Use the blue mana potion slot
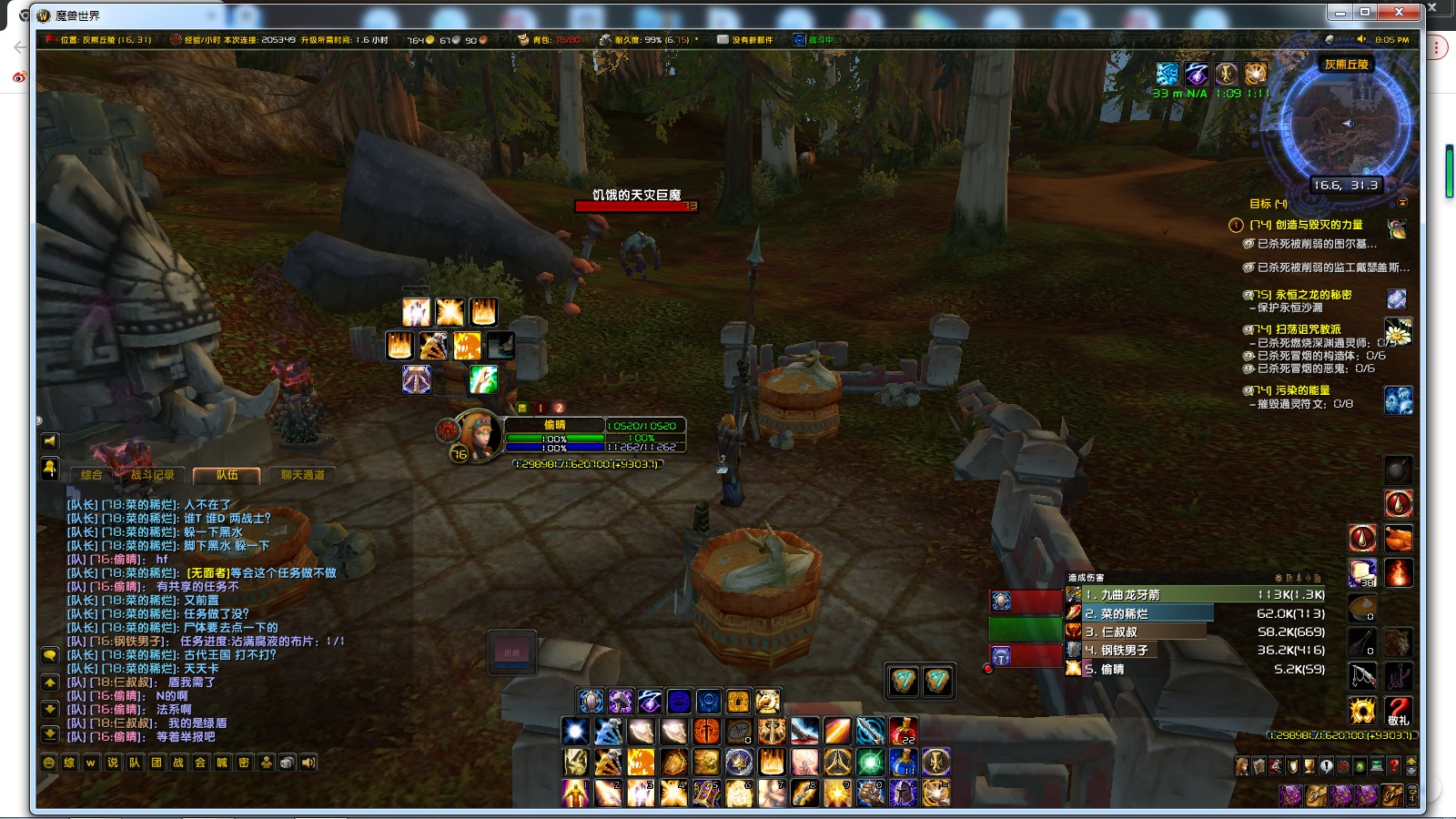1456x819 pixels. coord(903,762)
